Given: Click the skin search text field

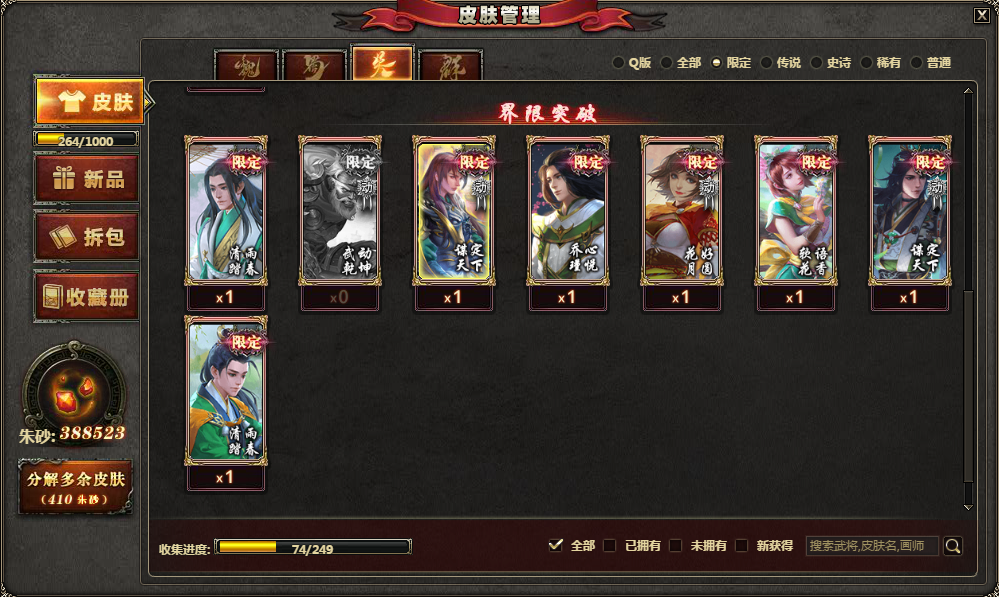Looking at the screenshot, I should point(872,546).
